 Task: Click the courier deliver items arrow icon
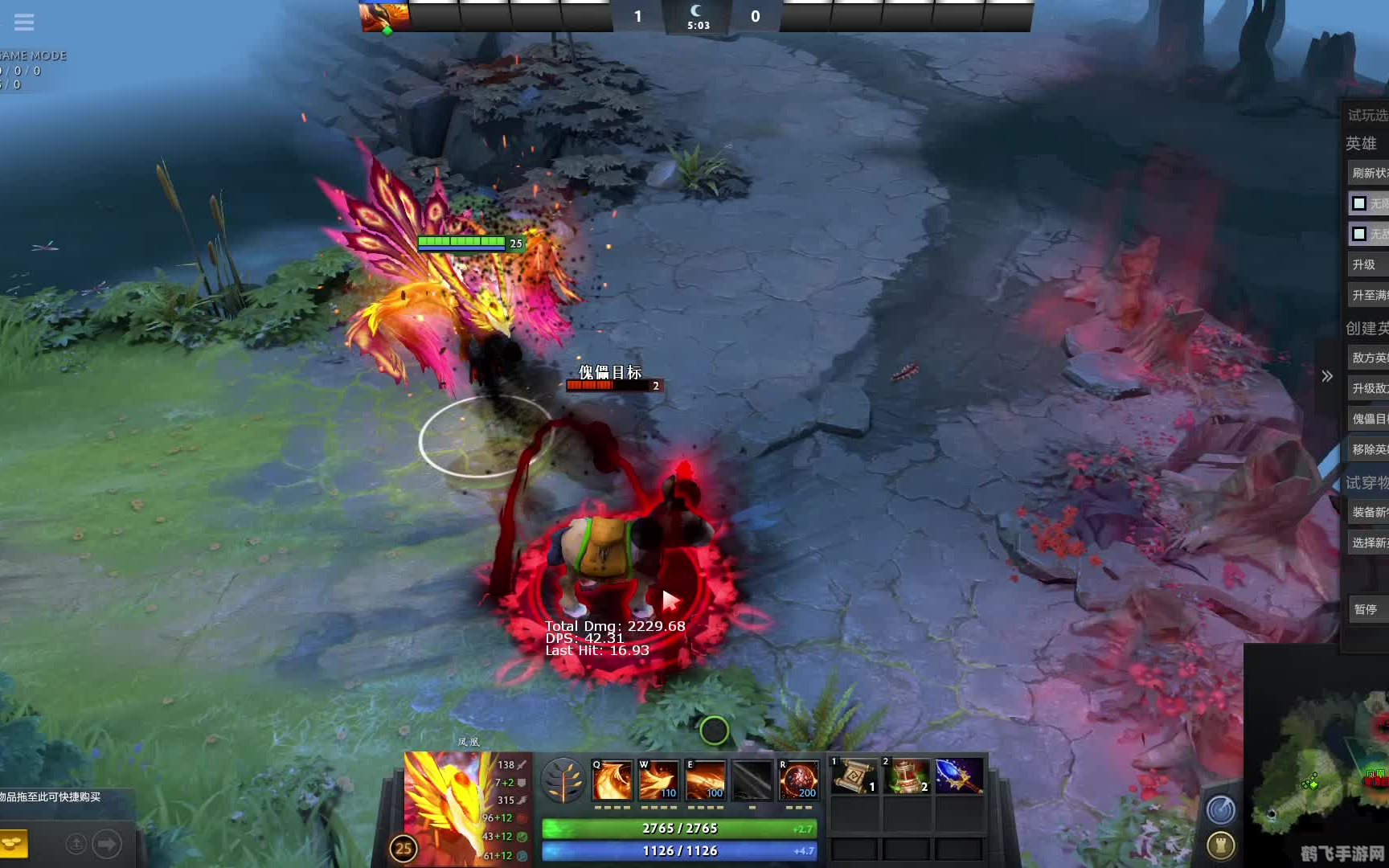point(105,843)
